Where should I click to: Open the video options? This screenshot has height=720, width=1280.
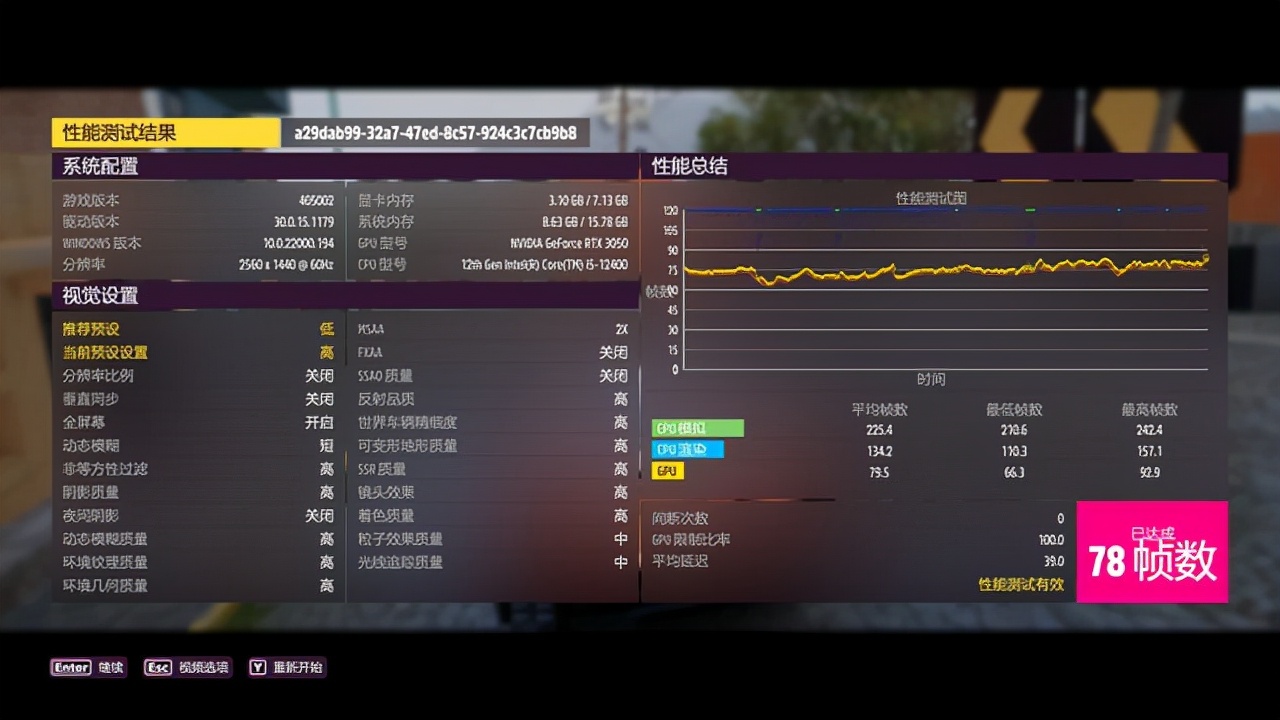tap(187, 667)
